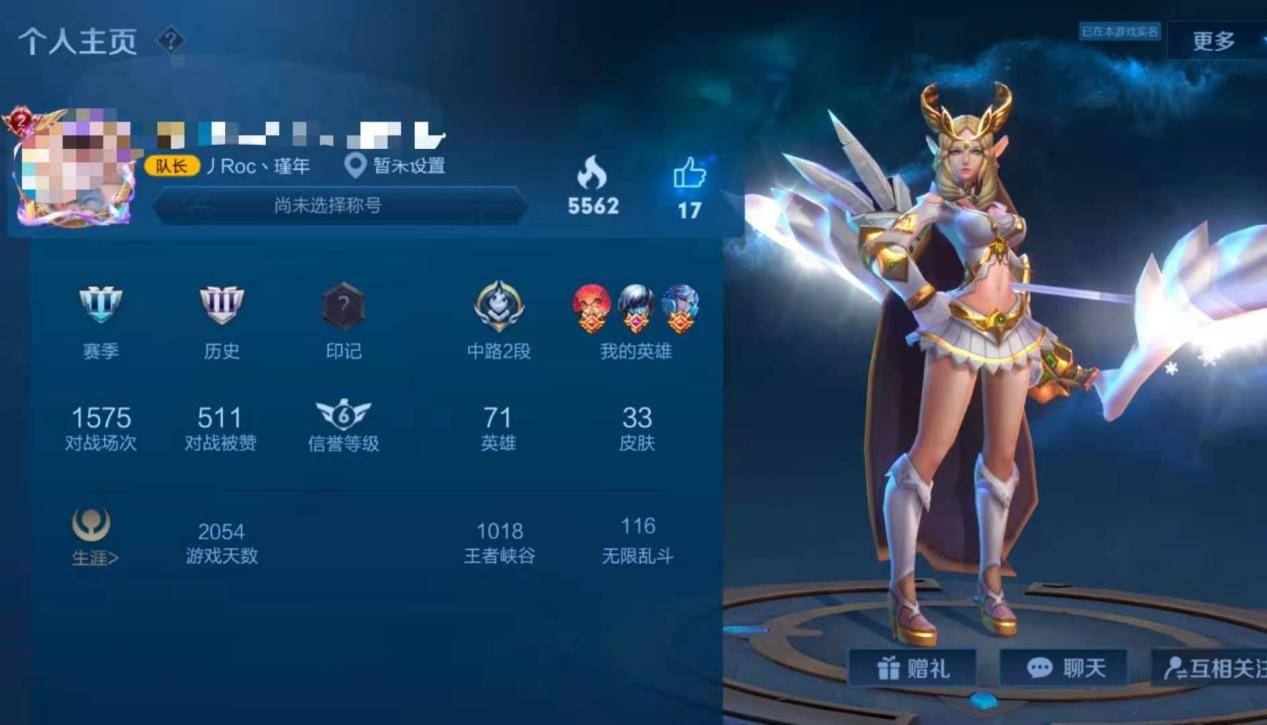Open the 赛季 season rank badge
This screenshot has height=725, width=1267.
101,305
